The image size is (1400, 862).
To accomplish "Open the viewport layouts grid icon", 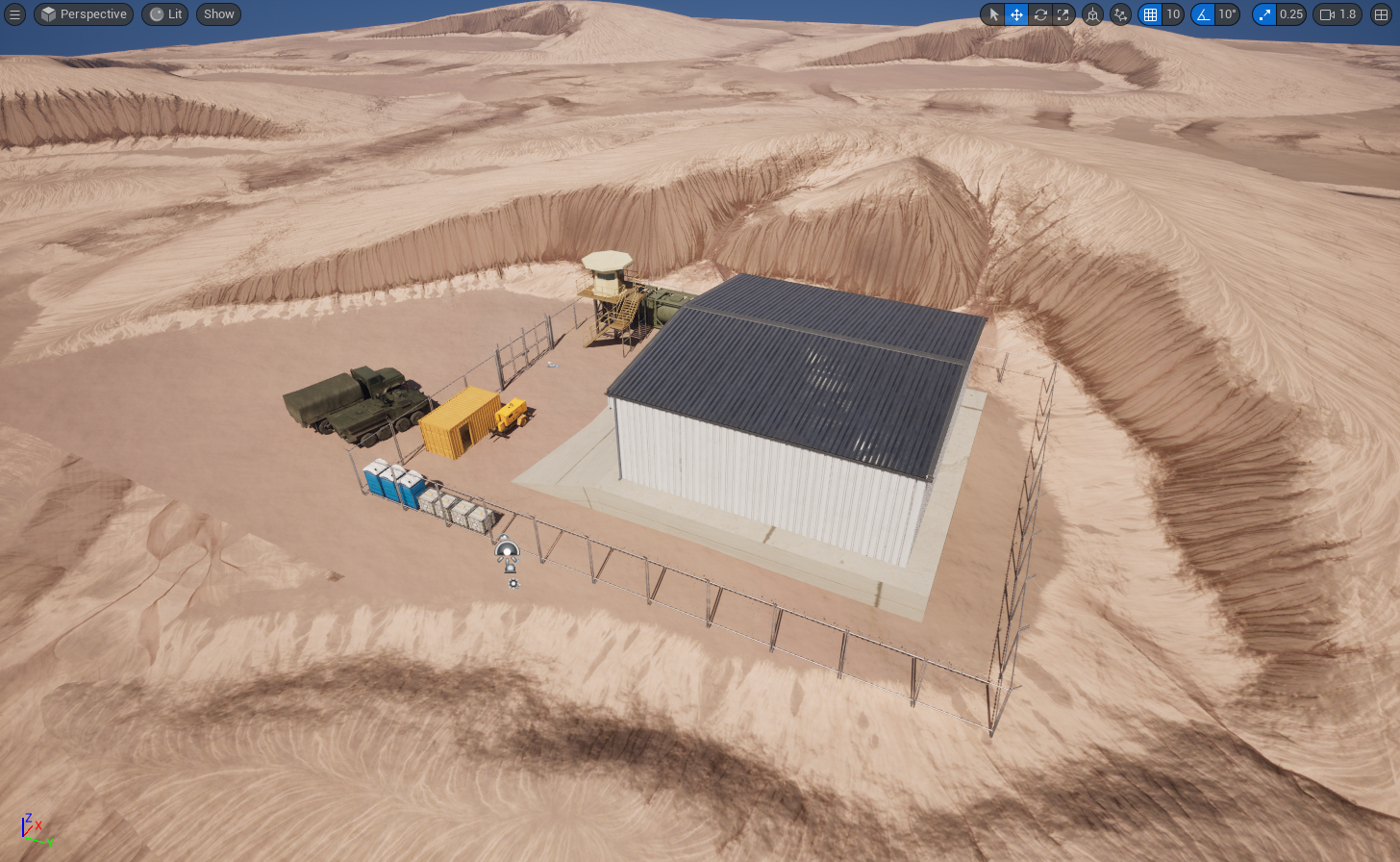I will (x=1381, y=14).
